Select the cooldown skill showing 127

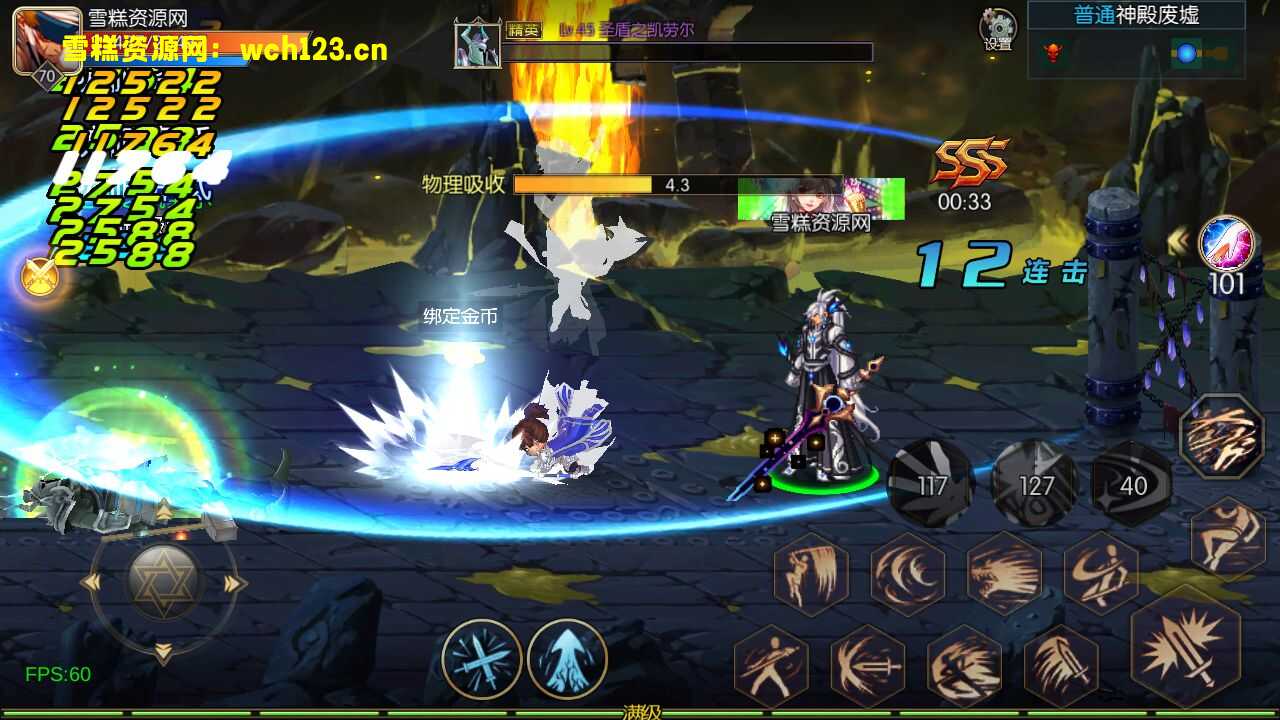coord(1034,484)
